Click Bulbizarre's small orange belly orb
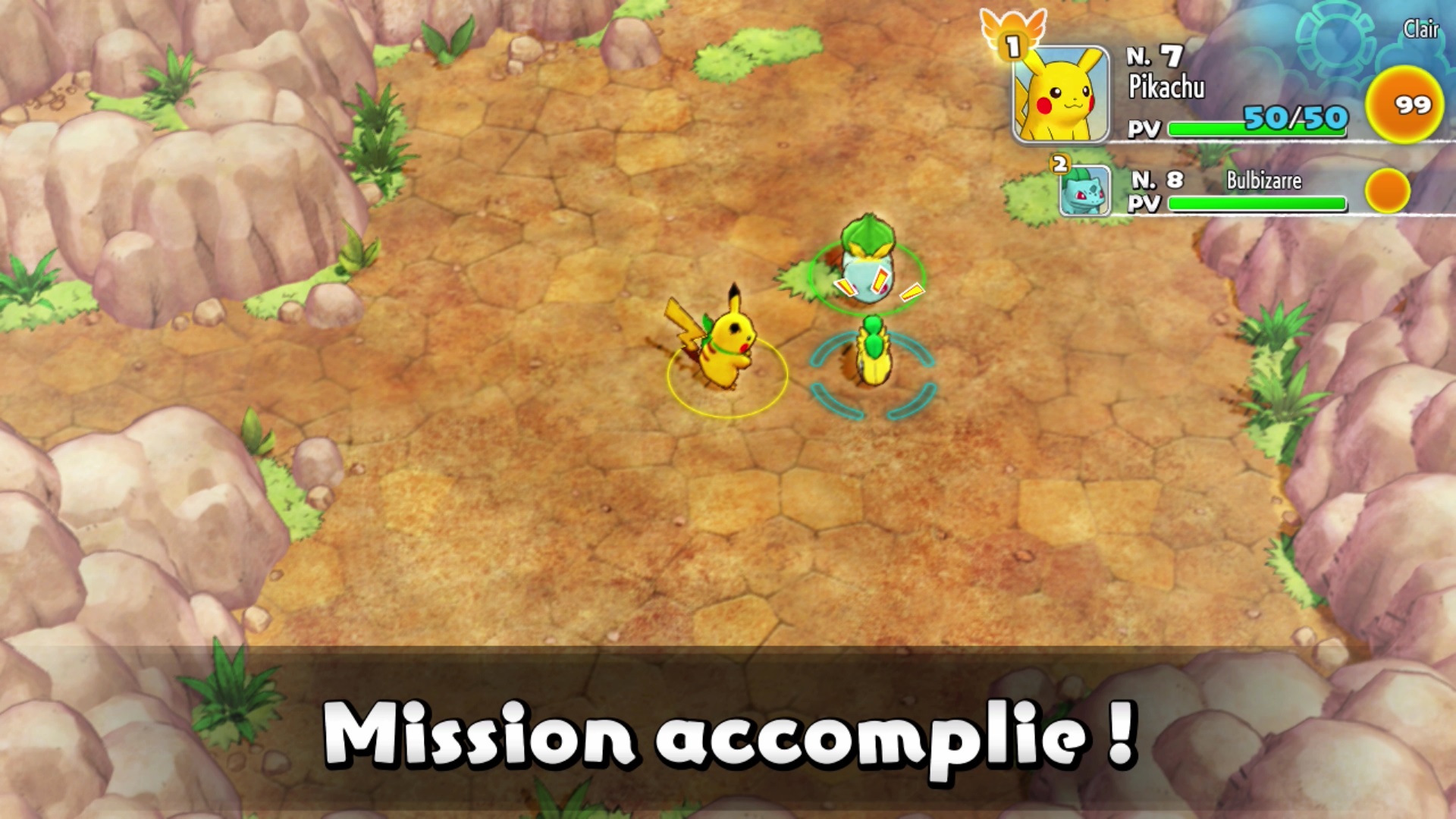Image resolution: width=1456 pixels, height=819 pixels. point(1387,190)
